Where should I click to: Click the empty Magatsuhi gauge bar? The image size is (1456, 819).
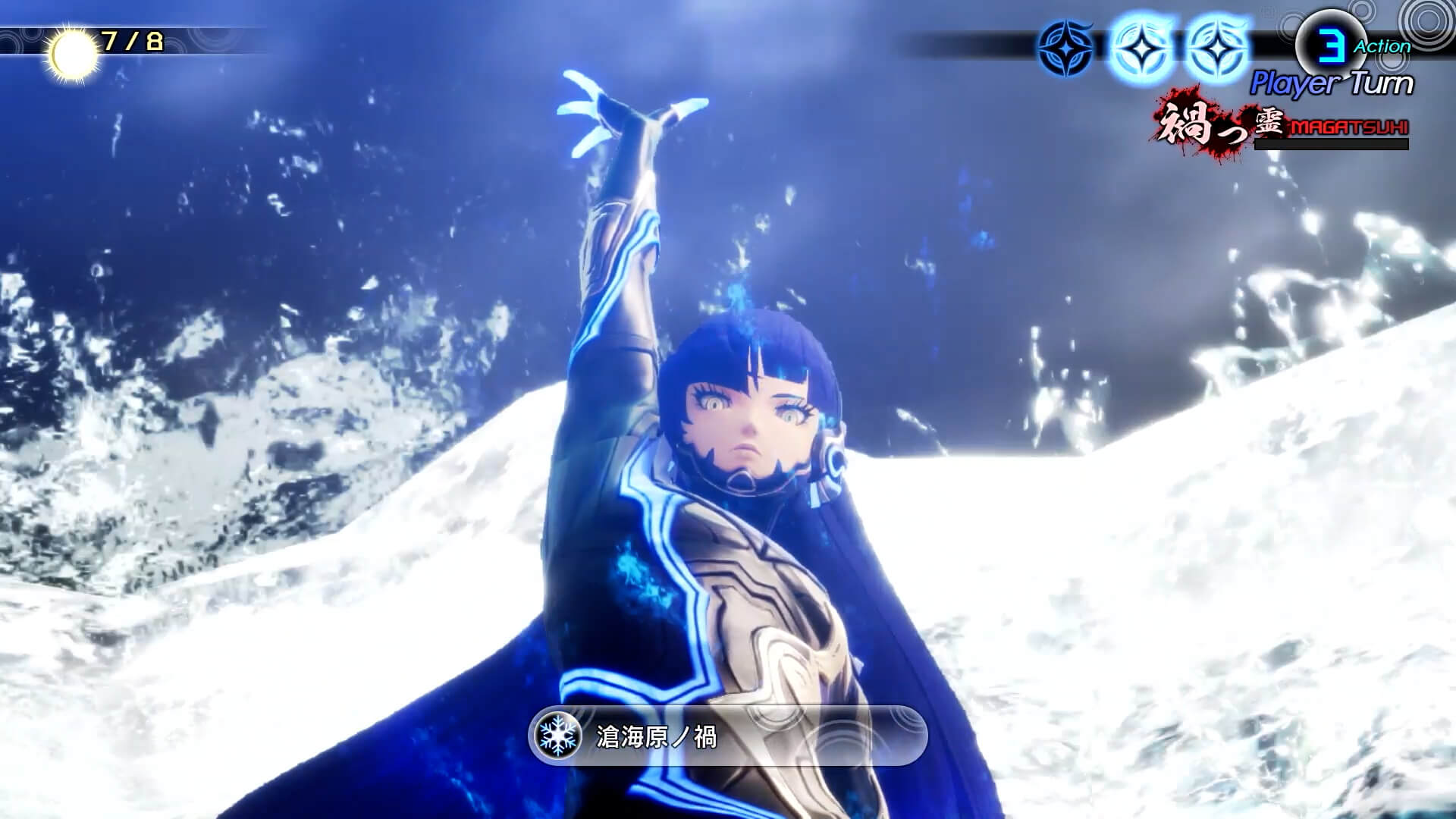coord(1331,144)
